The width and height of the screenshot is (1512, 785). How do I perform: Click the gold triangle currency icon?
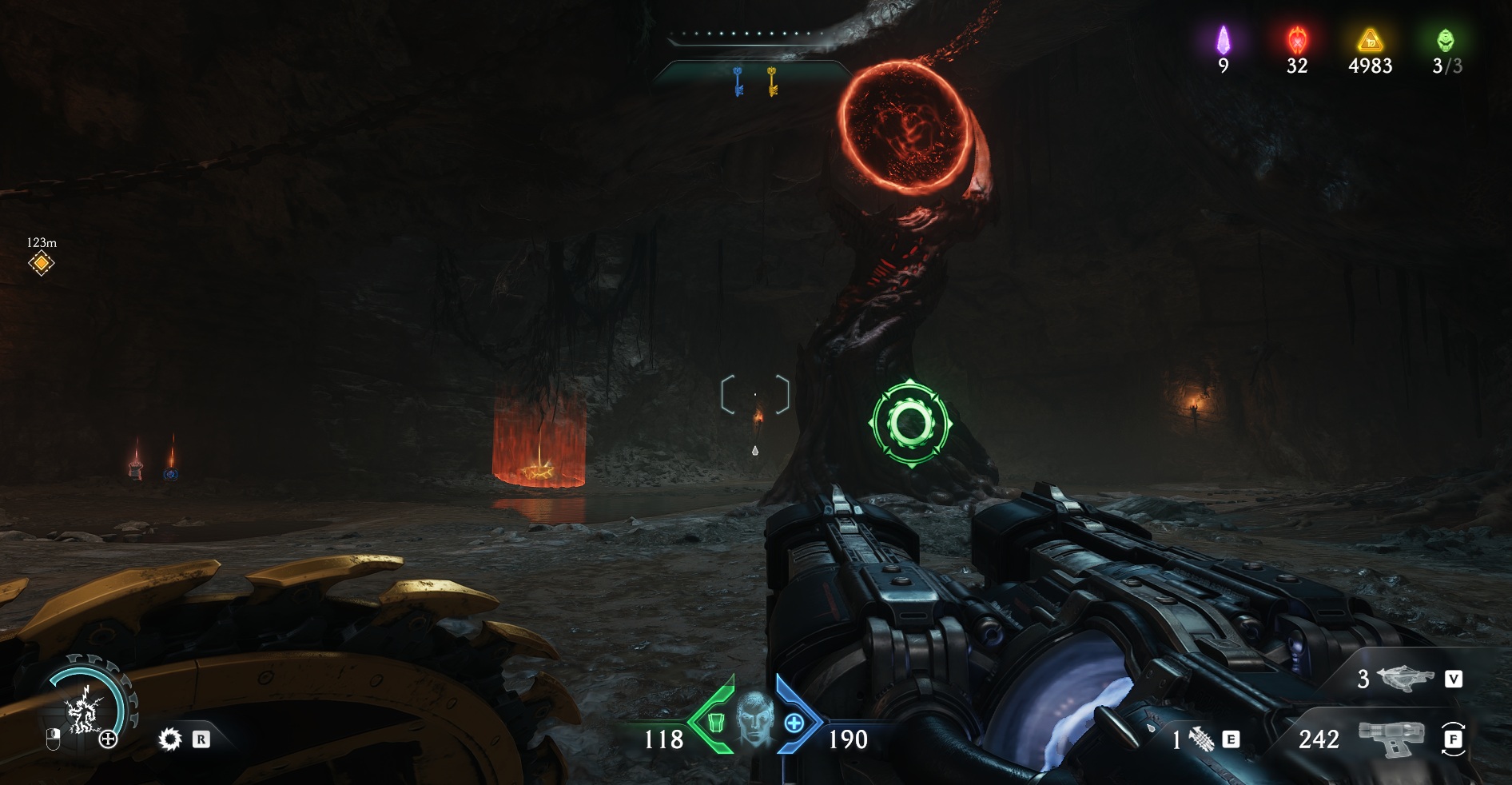click(x=1370, y=40)
